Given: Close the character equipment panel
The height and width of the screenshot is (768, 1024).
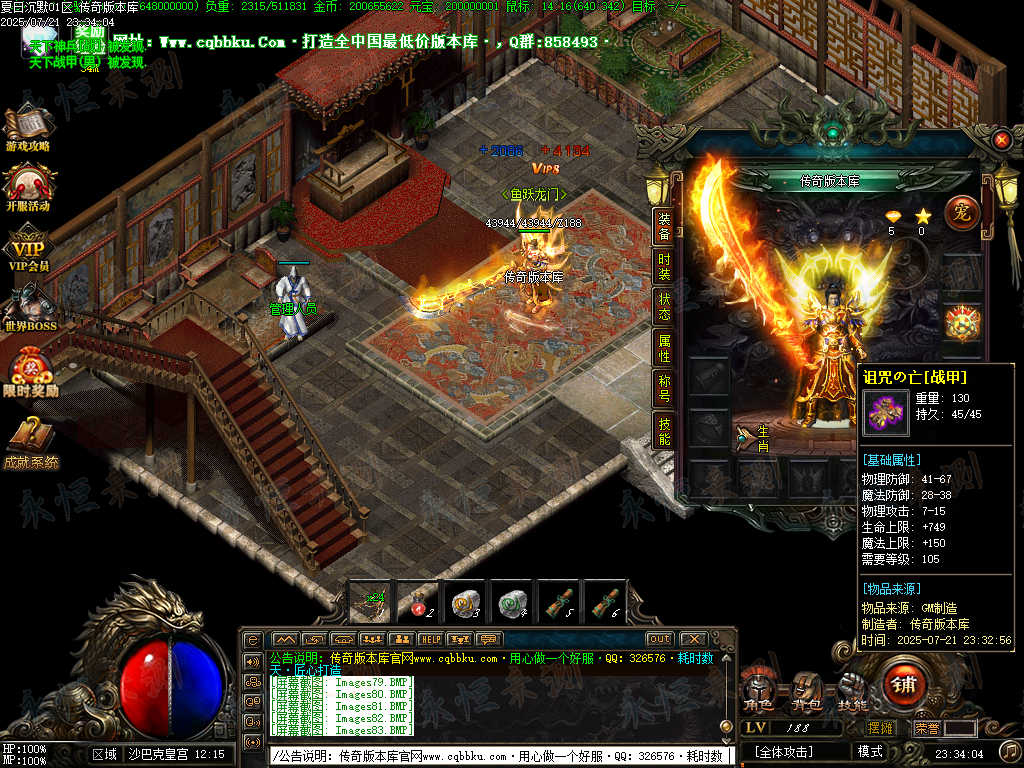Looking at the screenshot, I should click(x=1001, y=141).
